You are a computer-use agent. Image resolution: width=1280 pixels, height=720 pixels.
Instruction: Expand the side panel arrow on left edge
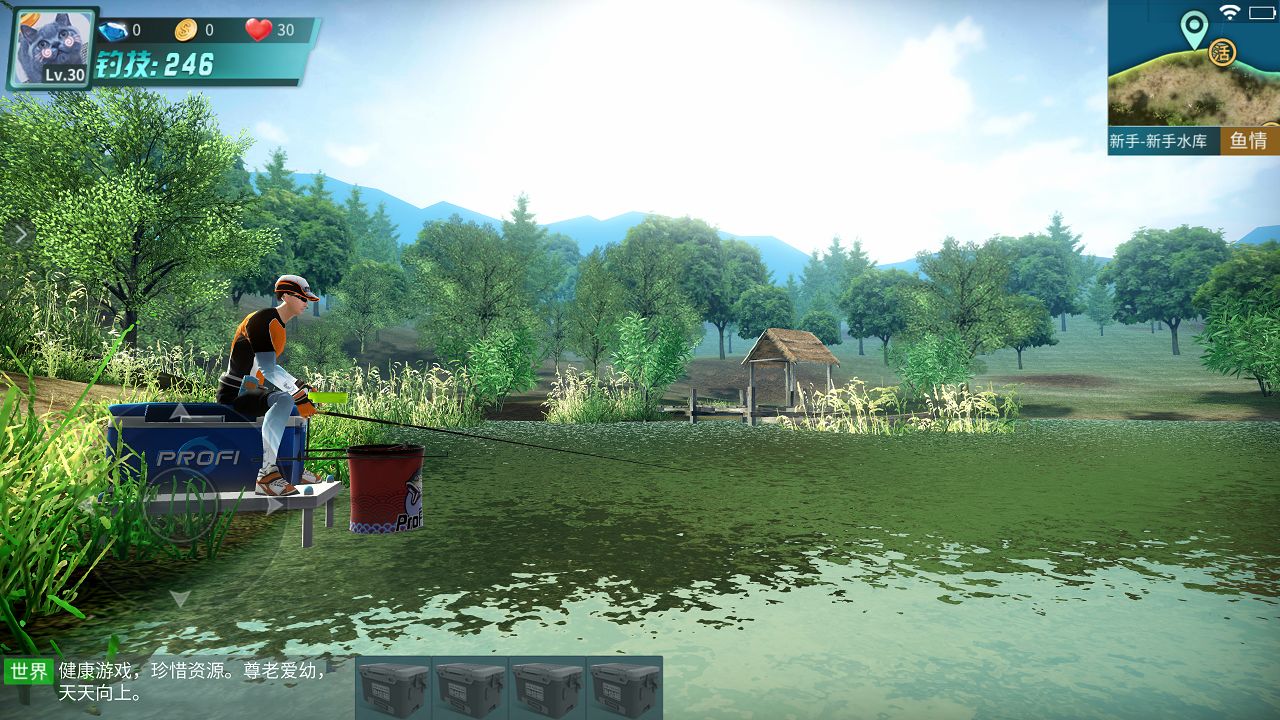19,235
